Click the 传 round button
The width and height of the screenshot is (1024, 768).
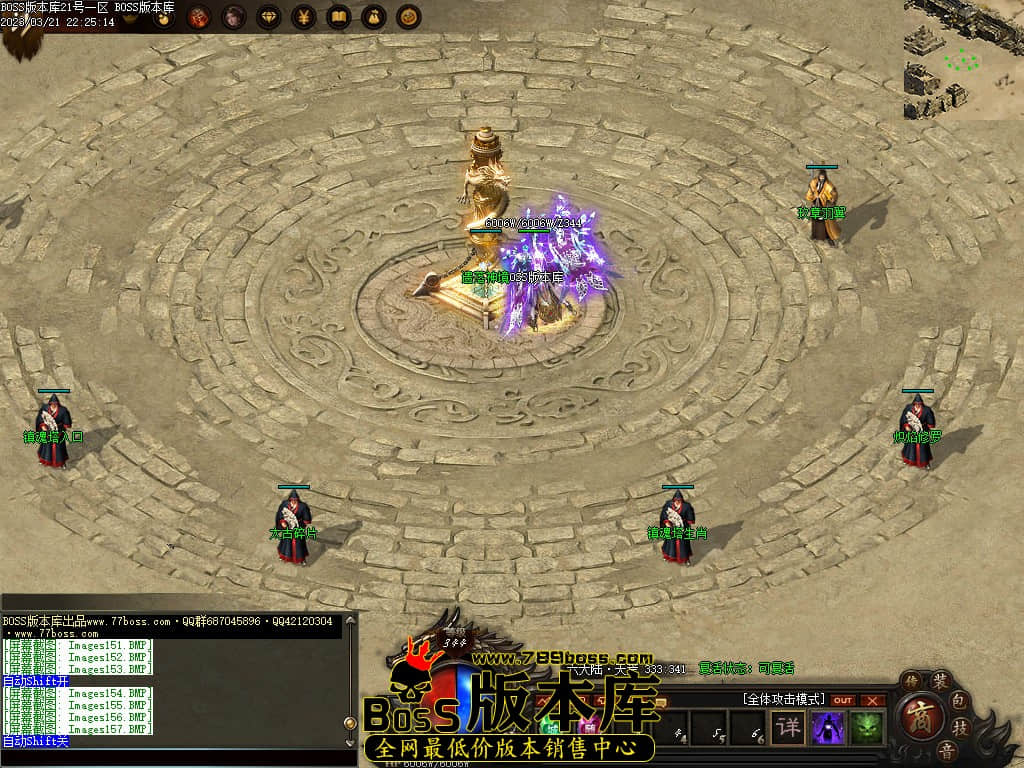point(911,680)
